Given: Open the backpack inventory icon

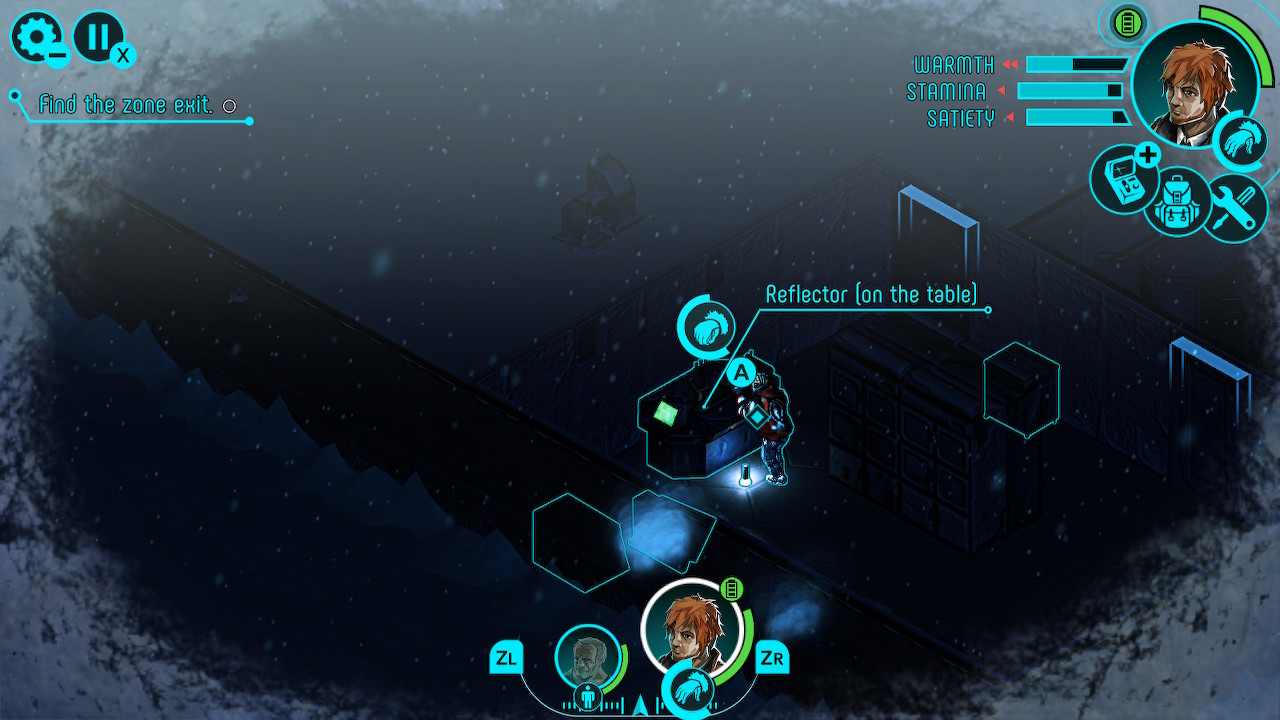Looking at the screenshot, I should (1178, 203).
